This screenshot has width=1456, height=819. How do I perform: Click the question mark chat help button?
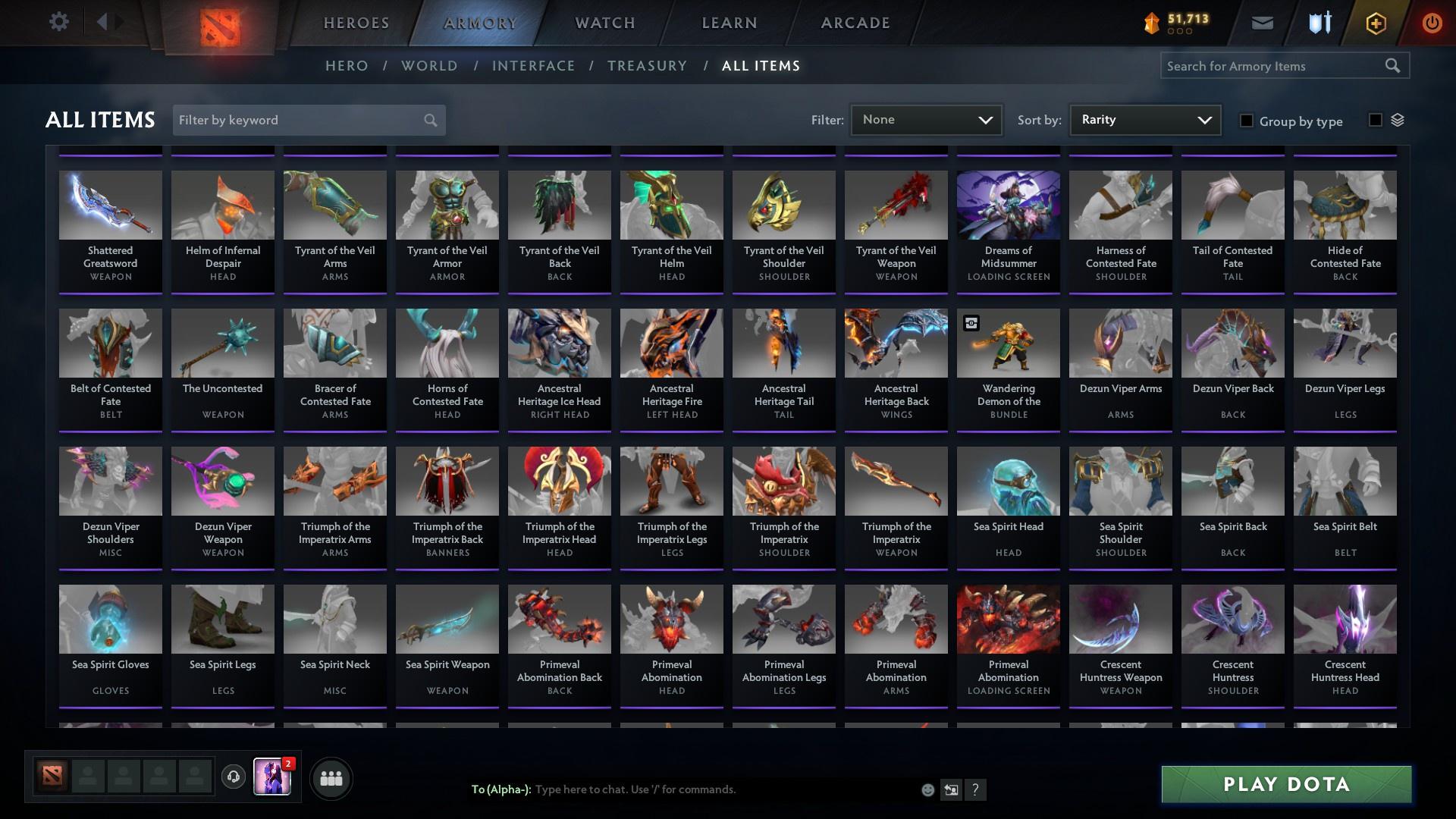click(x=976, y=789)
